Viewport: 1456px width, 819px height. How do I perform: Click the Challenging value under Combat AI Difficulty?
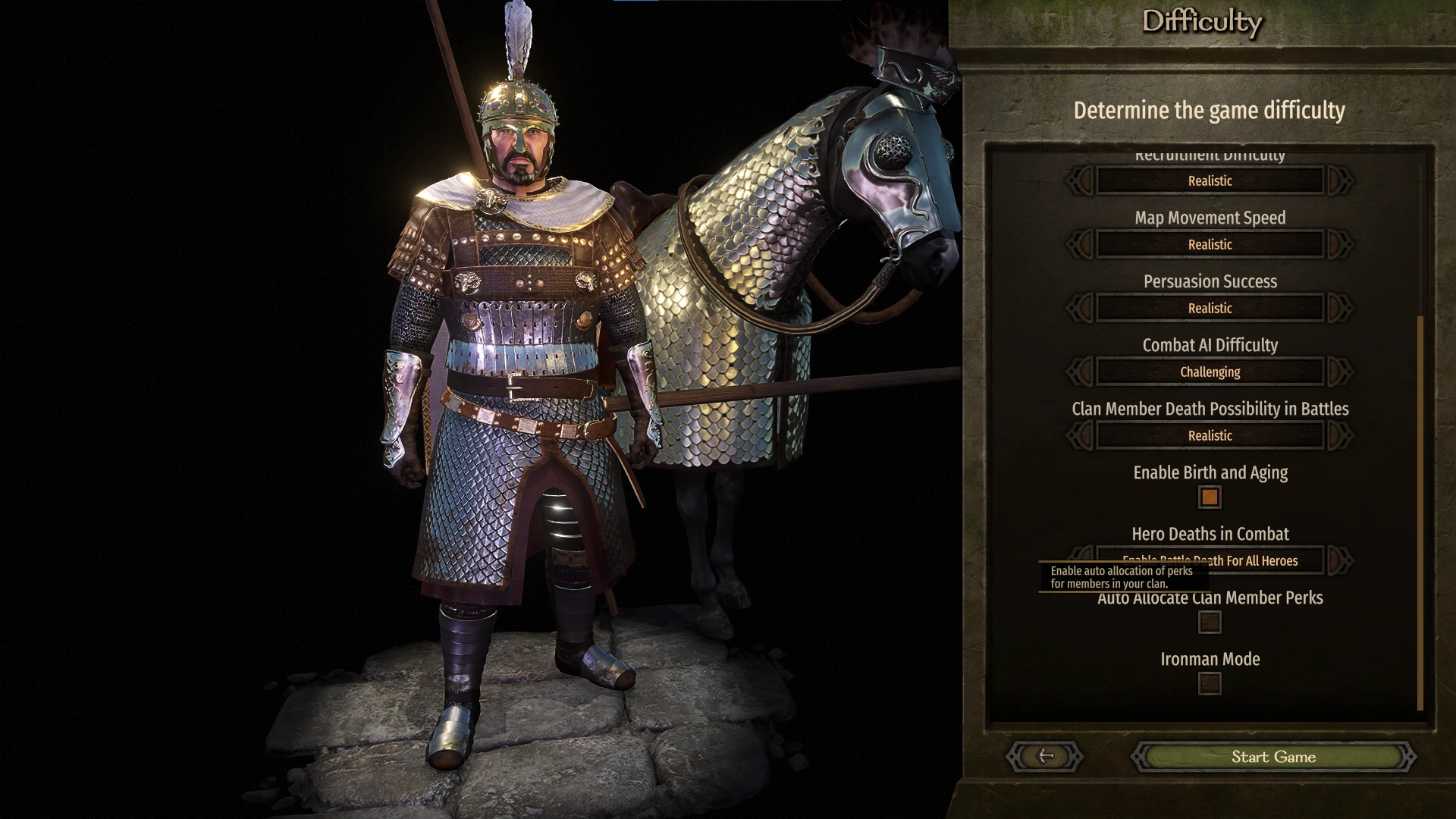pyautogui.click(x=1209, y=372)
